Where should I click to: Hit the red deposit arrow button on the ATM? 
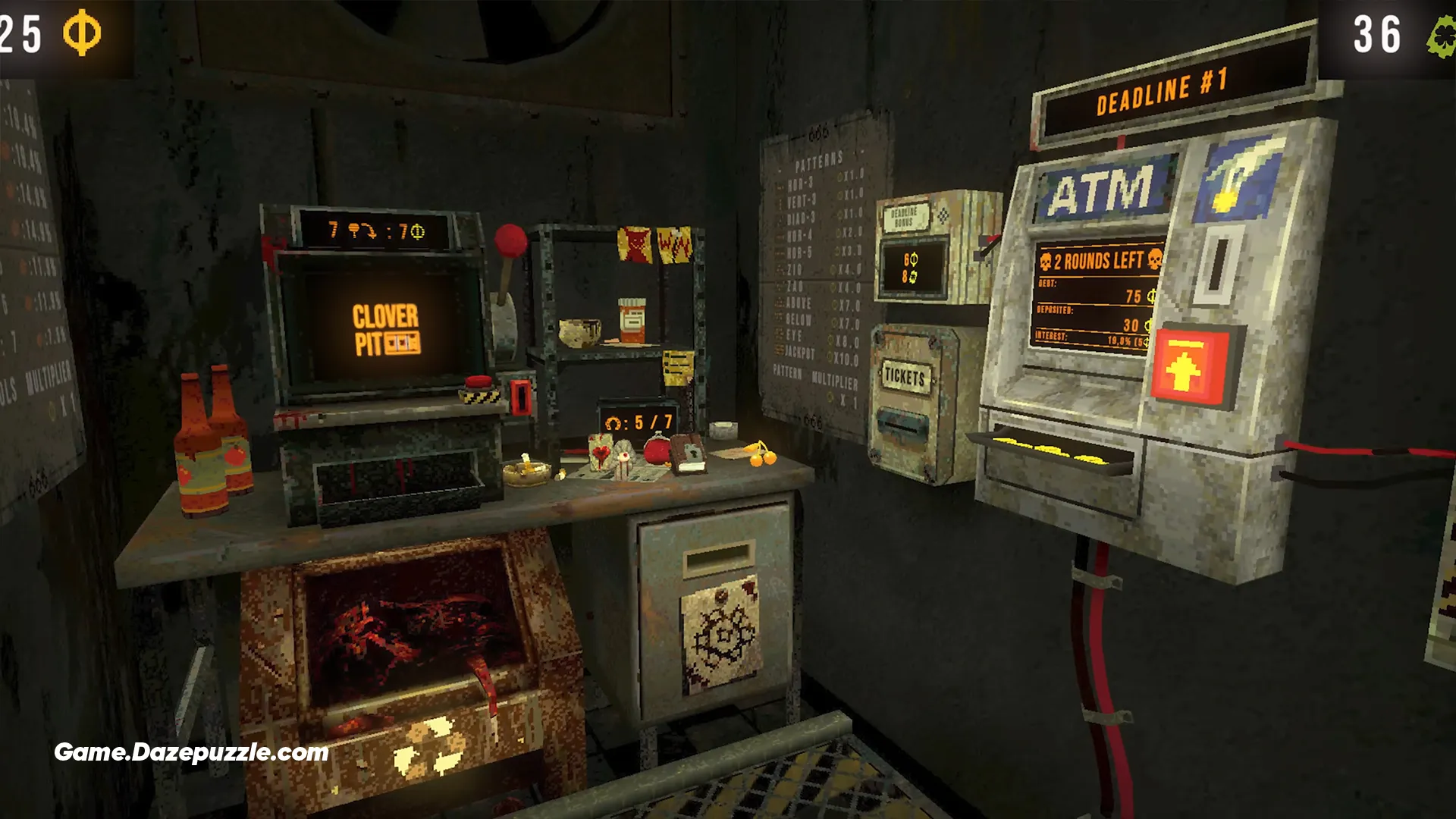(1184, 369)
